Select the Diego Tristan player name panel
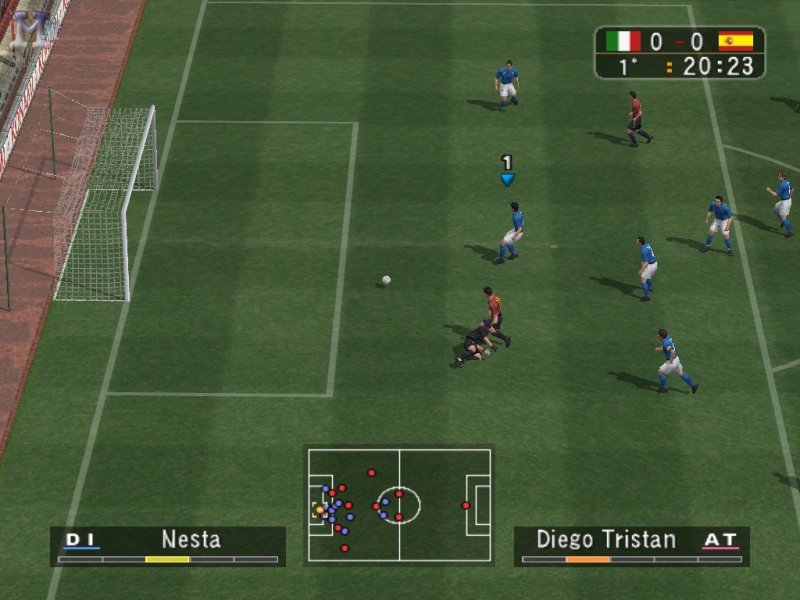Viewport: 800px width, 600px height. pyautogui.click(x=631, y=545)
